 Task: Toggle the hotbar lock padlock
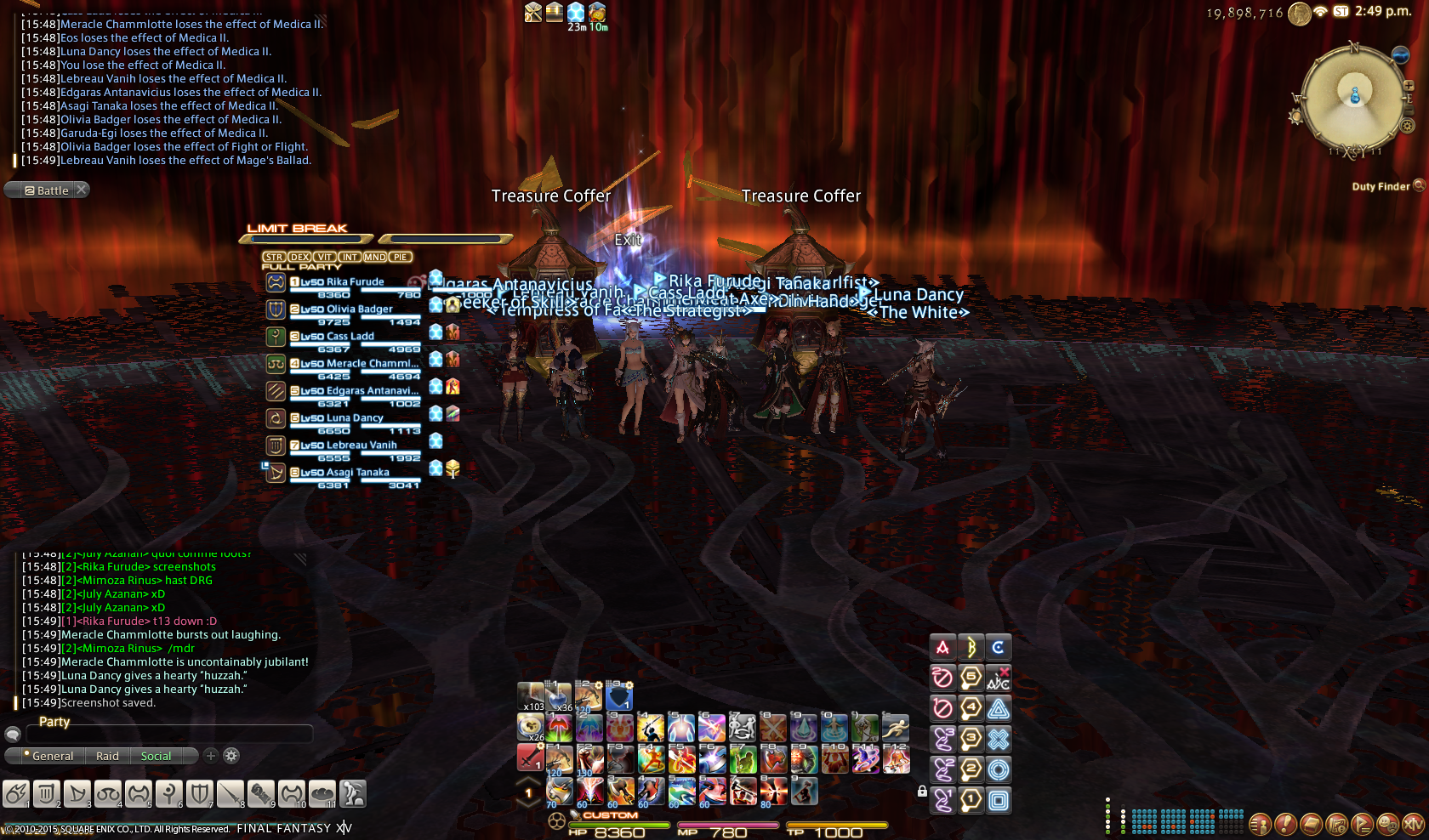coord(922,792)
